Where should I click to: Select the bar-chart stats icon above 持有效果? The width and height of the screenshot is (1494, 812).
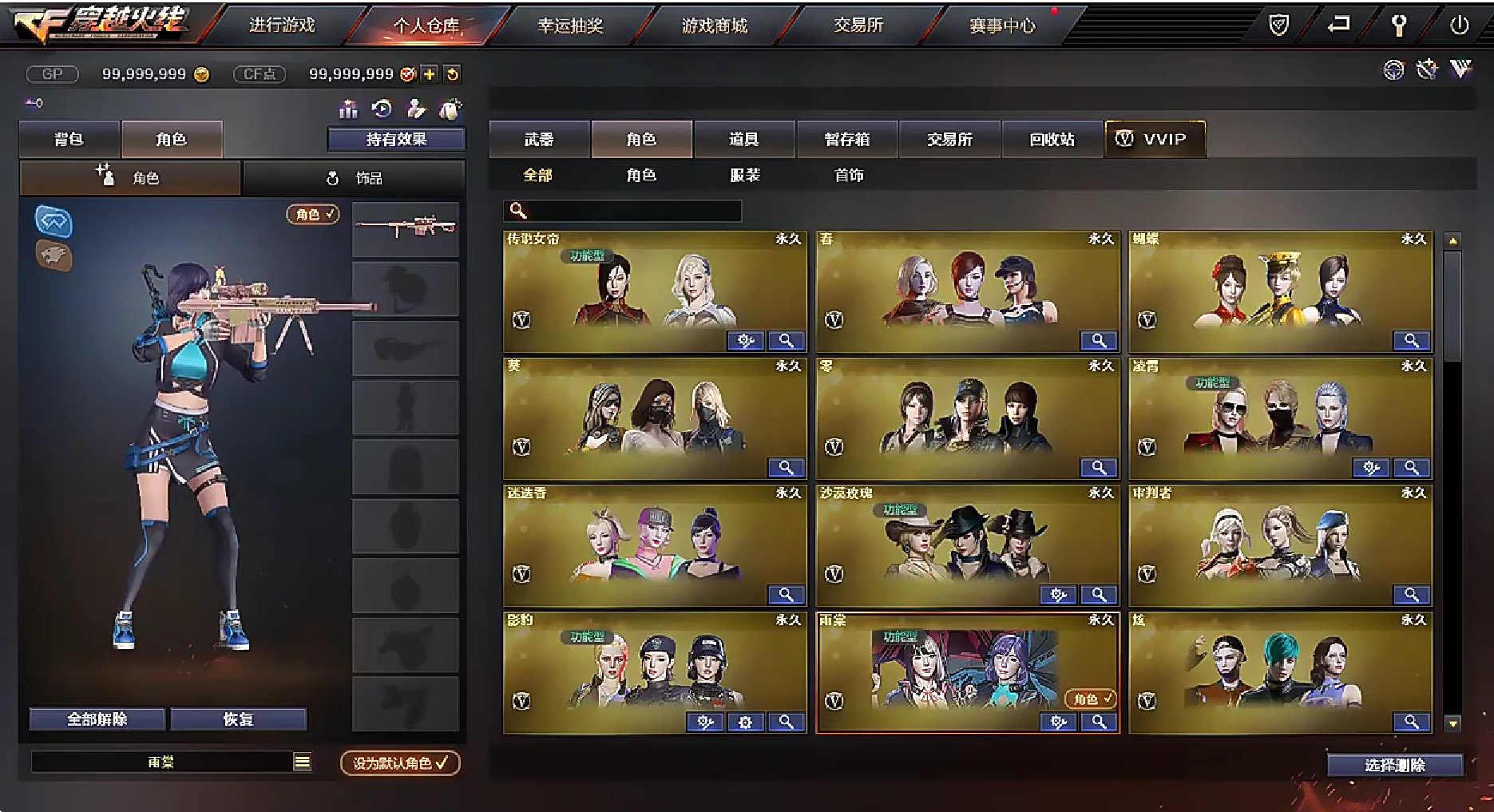[x=349, y=109]
